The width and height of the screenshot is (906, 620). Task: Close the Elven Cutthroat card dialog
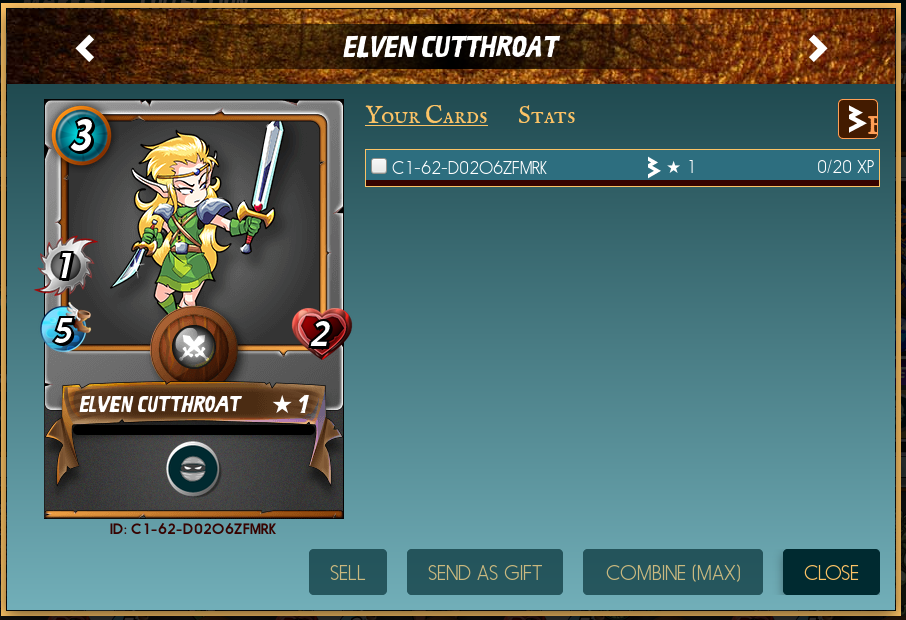(831, 572)
